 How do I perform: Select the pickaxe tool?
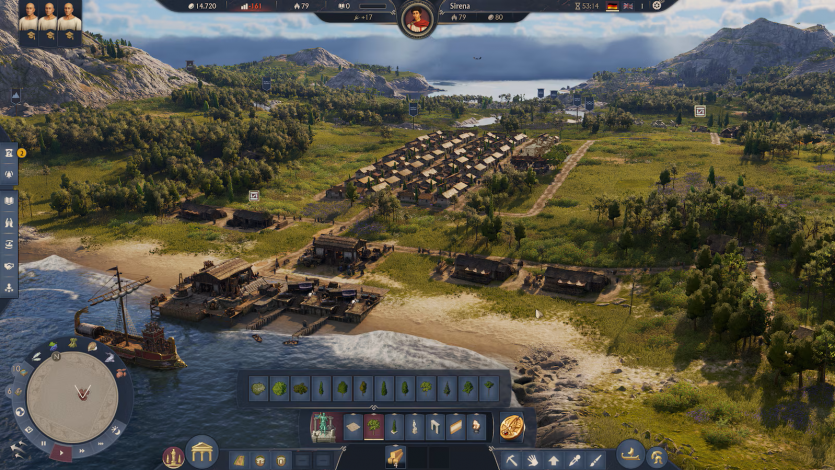coord(511,460)
